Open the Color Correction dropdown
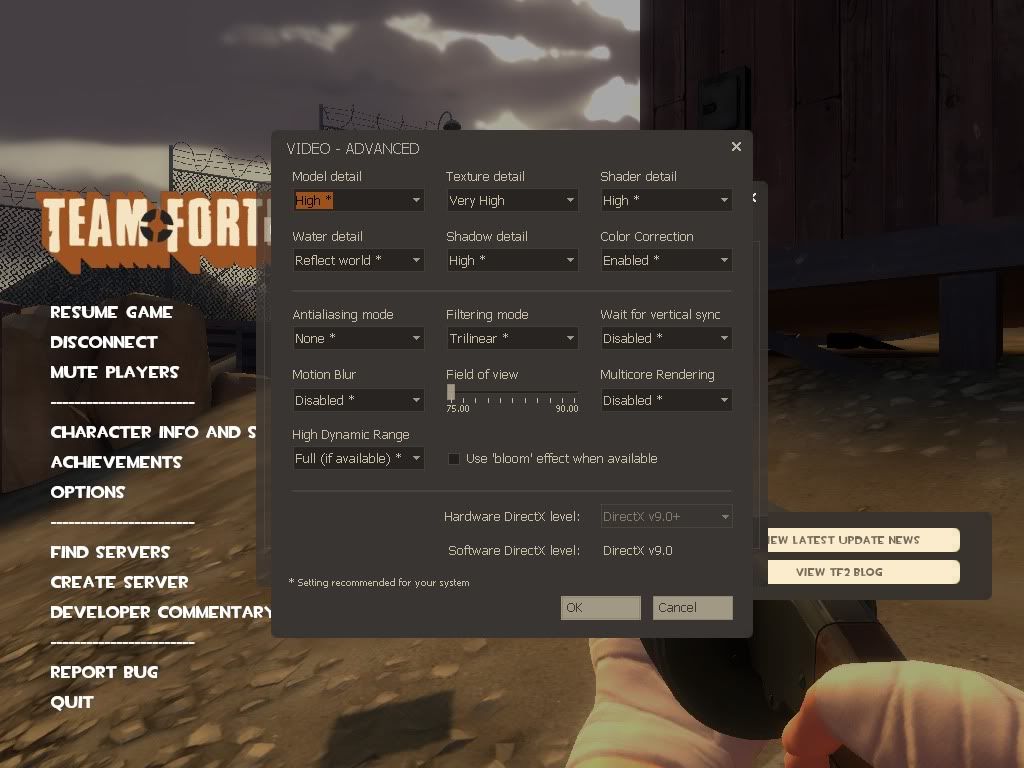This screenshot has width=1024, height=768. pos(666,261)
